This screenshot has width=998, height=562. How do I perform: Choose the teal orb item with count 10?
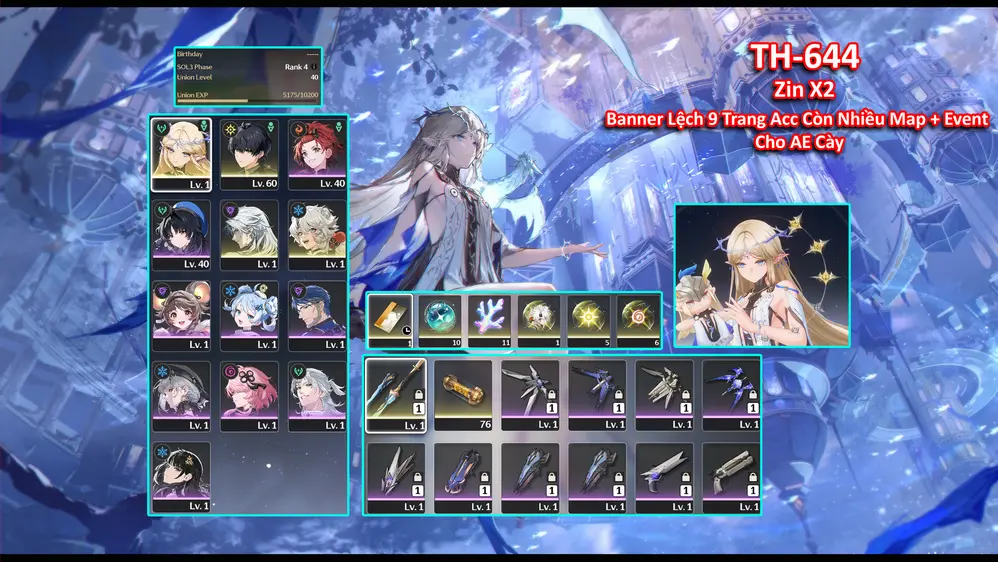[440, 320]
